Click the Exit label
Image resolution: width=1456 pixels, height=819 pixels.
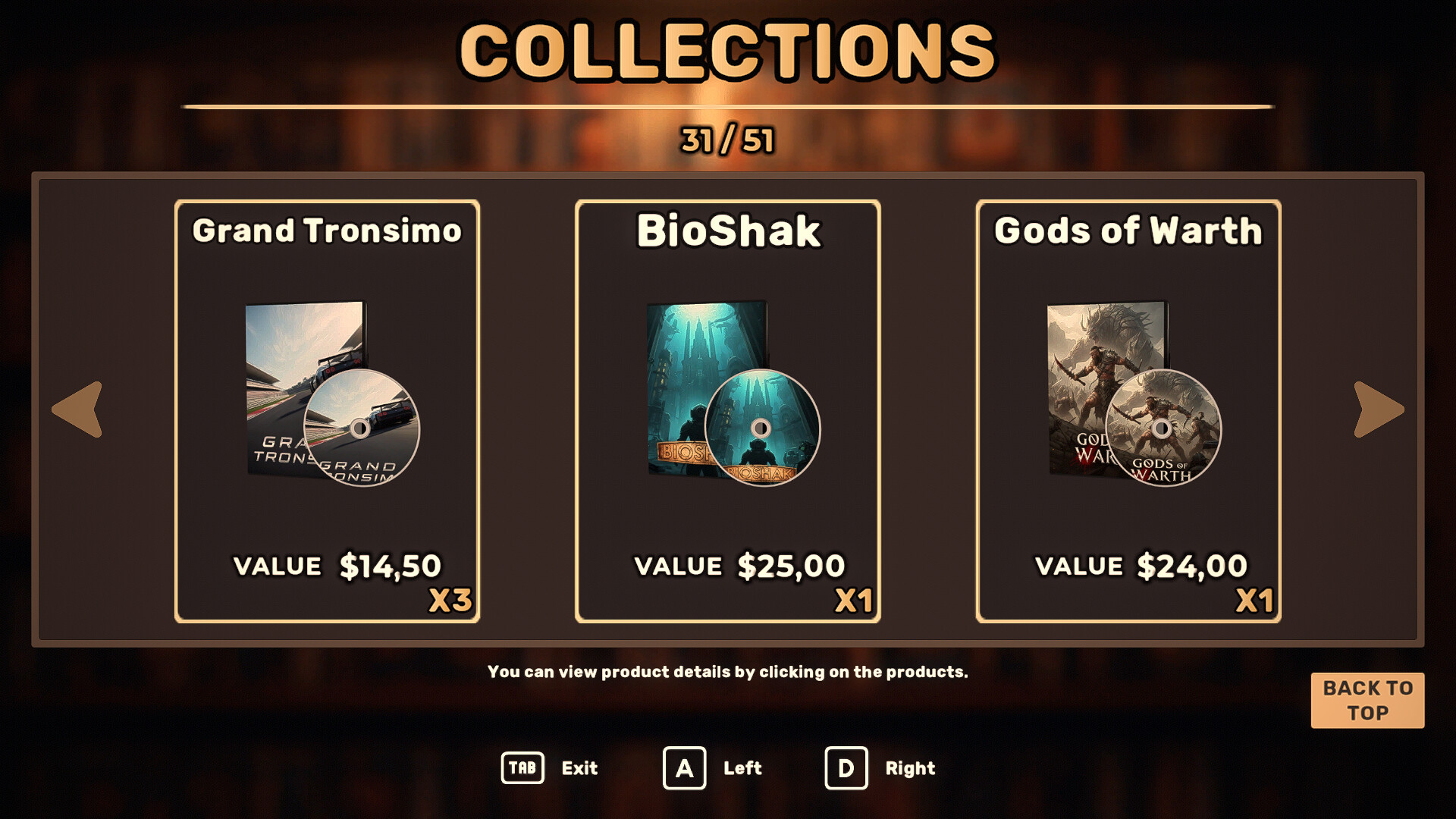pyautogui.click(x=579, y=768)
